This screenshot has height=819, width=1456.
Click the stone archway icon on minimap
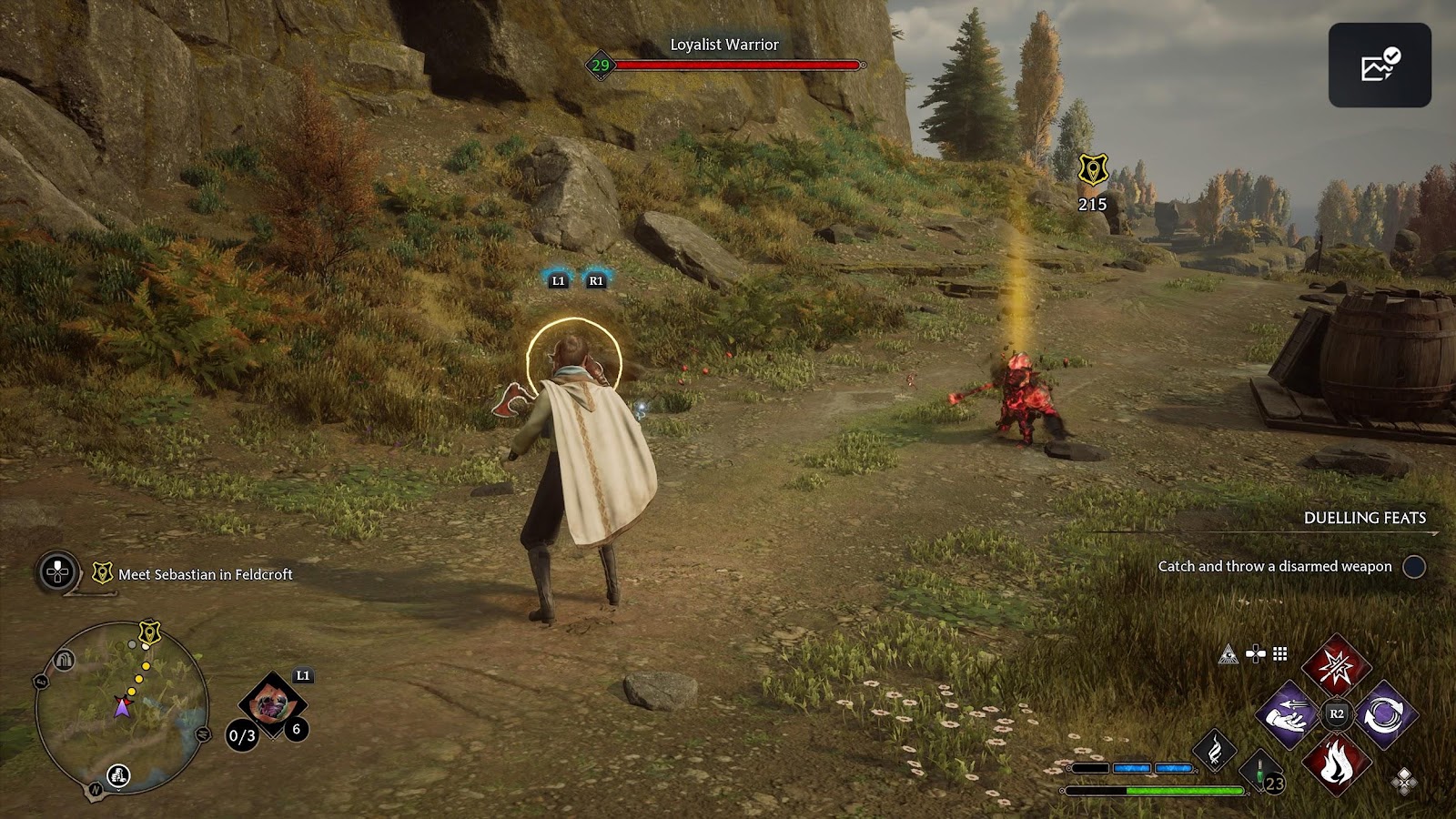pos(64,660)
